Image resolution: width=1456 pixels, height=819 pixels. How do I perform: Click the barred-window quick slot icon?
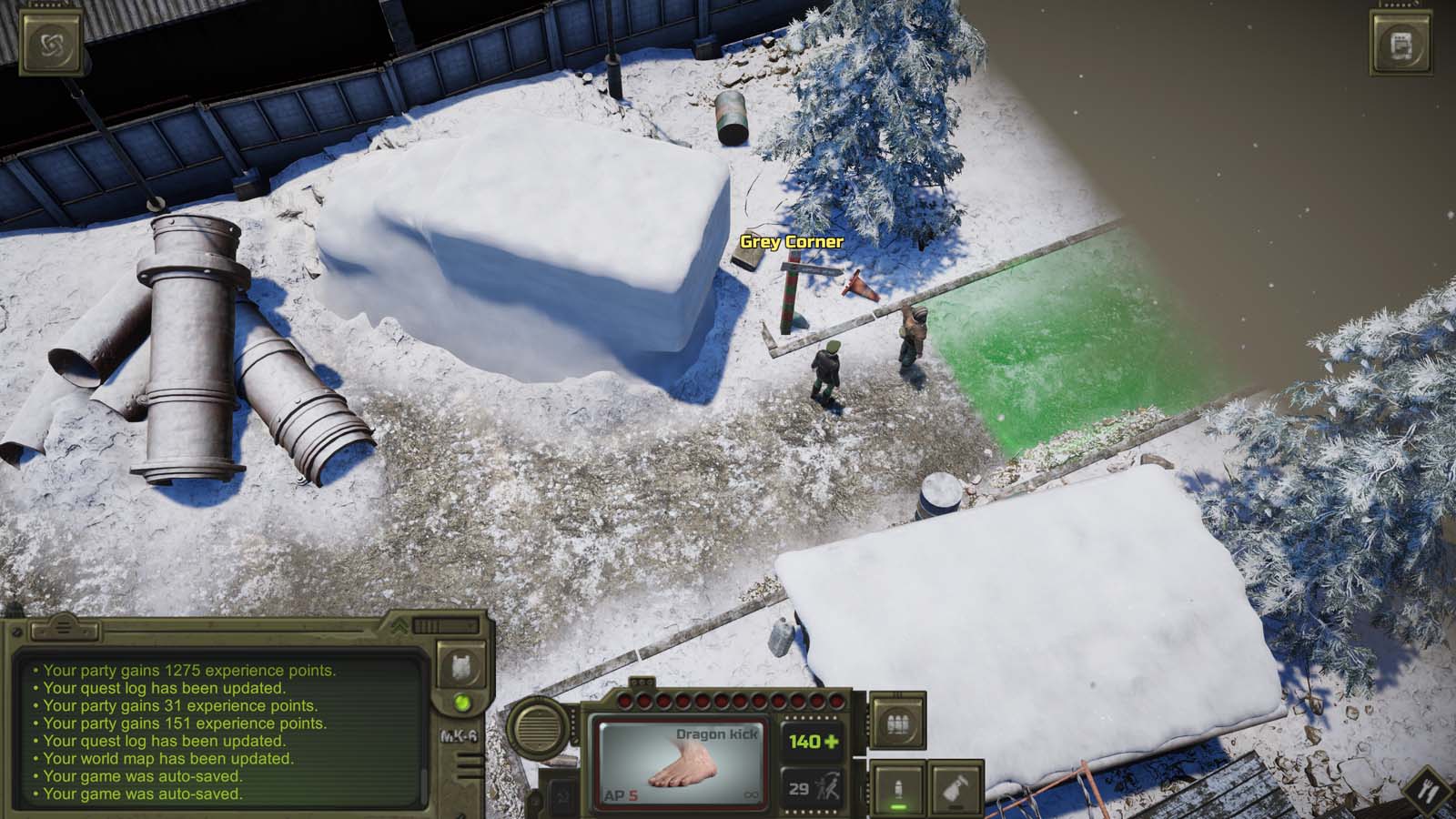click(x=896, y=724)
